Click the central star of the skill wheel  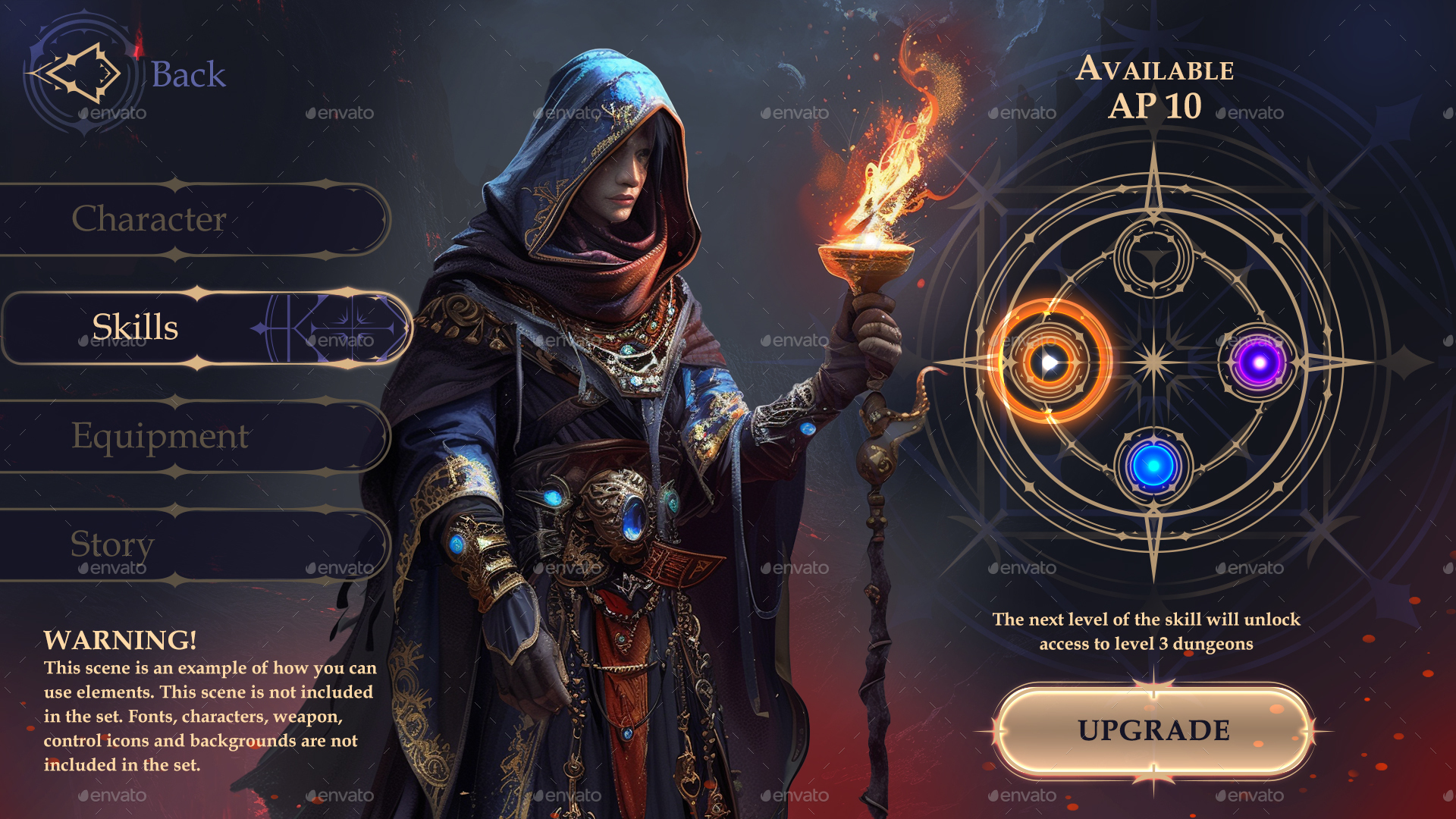coord(1154,364)
